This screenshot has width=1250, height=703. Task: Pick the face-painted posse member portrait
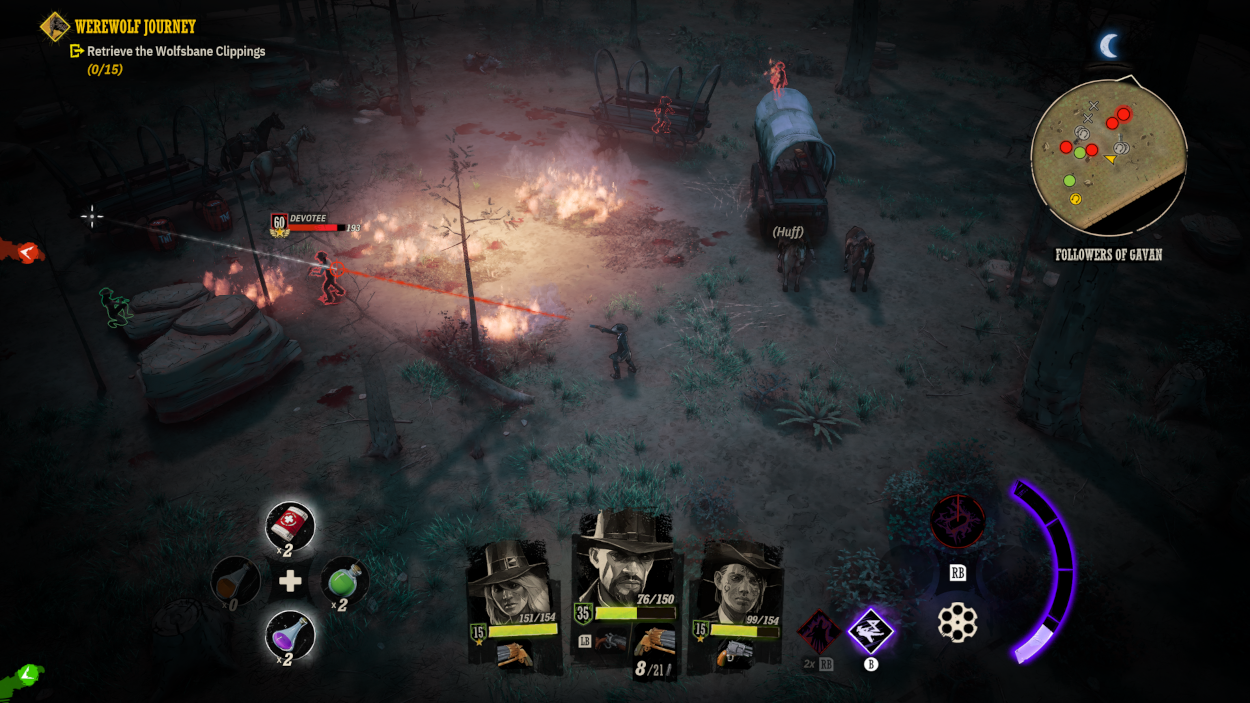[x=739, y=583]
